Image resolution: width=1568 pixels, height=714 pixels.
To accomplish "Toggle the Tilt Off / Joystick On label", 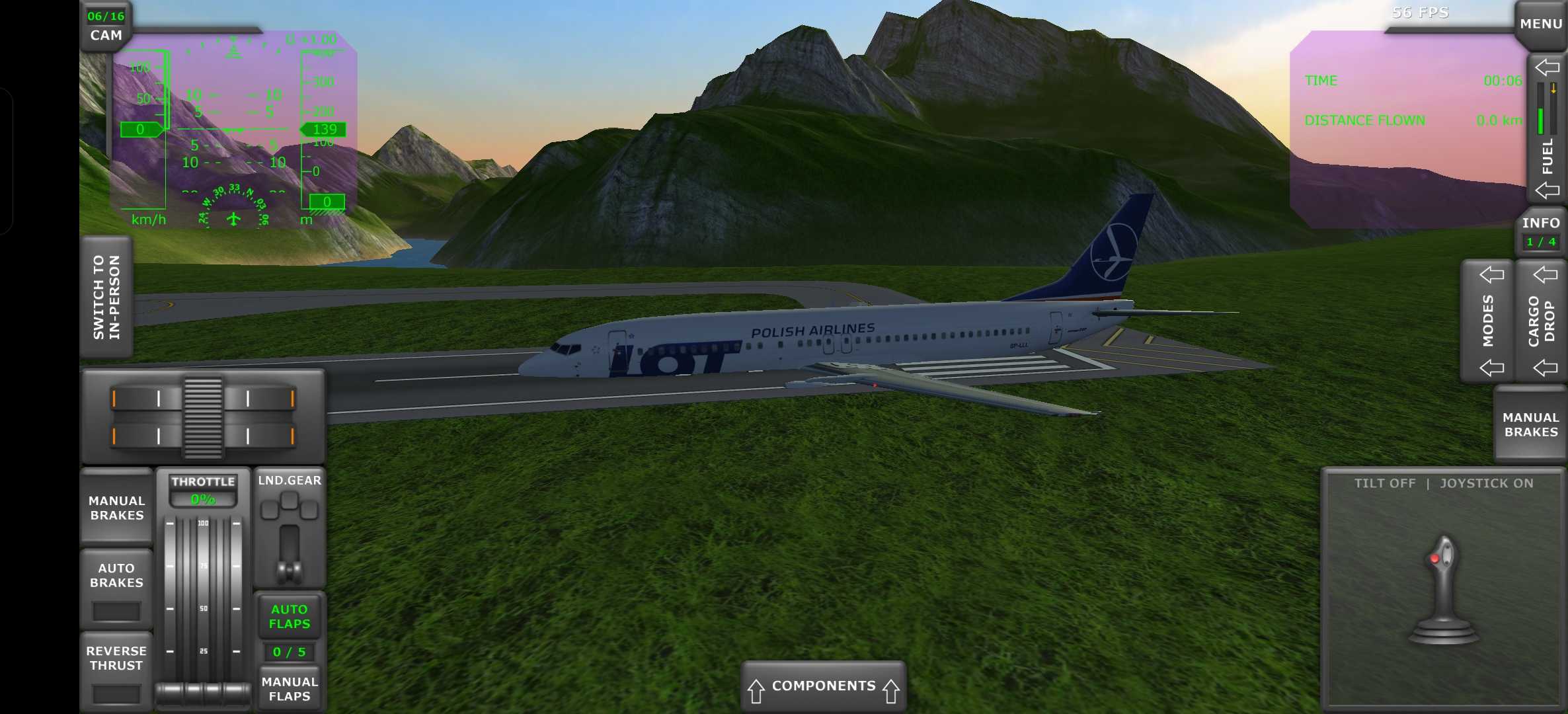I will click(1443, 483).
